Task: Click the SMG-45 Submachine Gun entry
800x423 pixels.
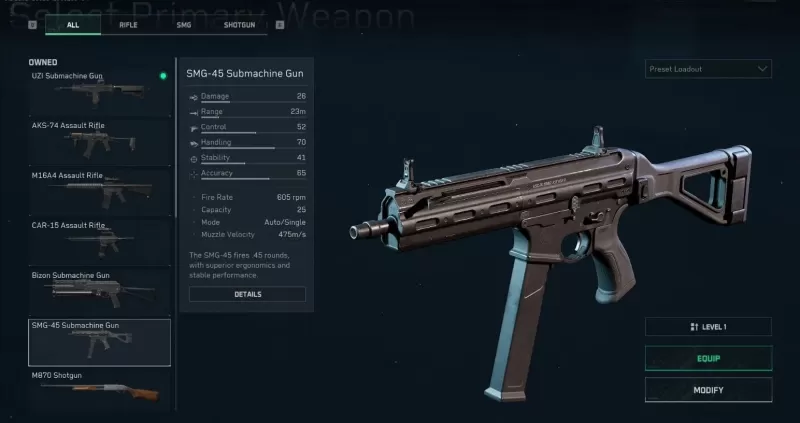Action: click(x=98, y=342)
